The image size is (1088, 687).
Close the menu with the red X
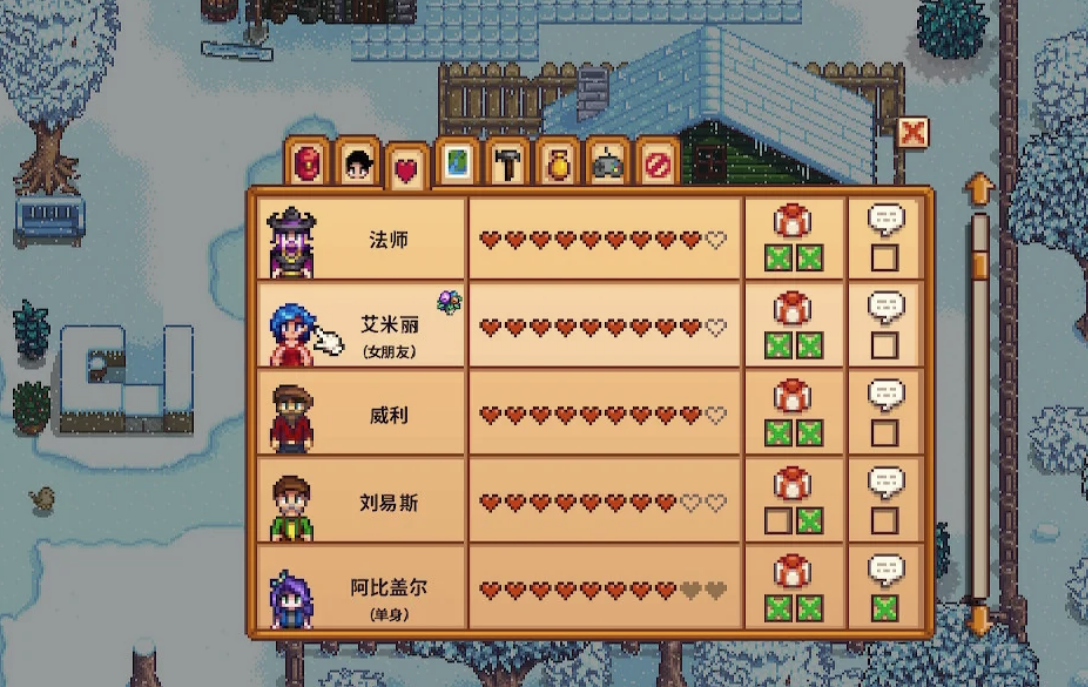[912, 132]
